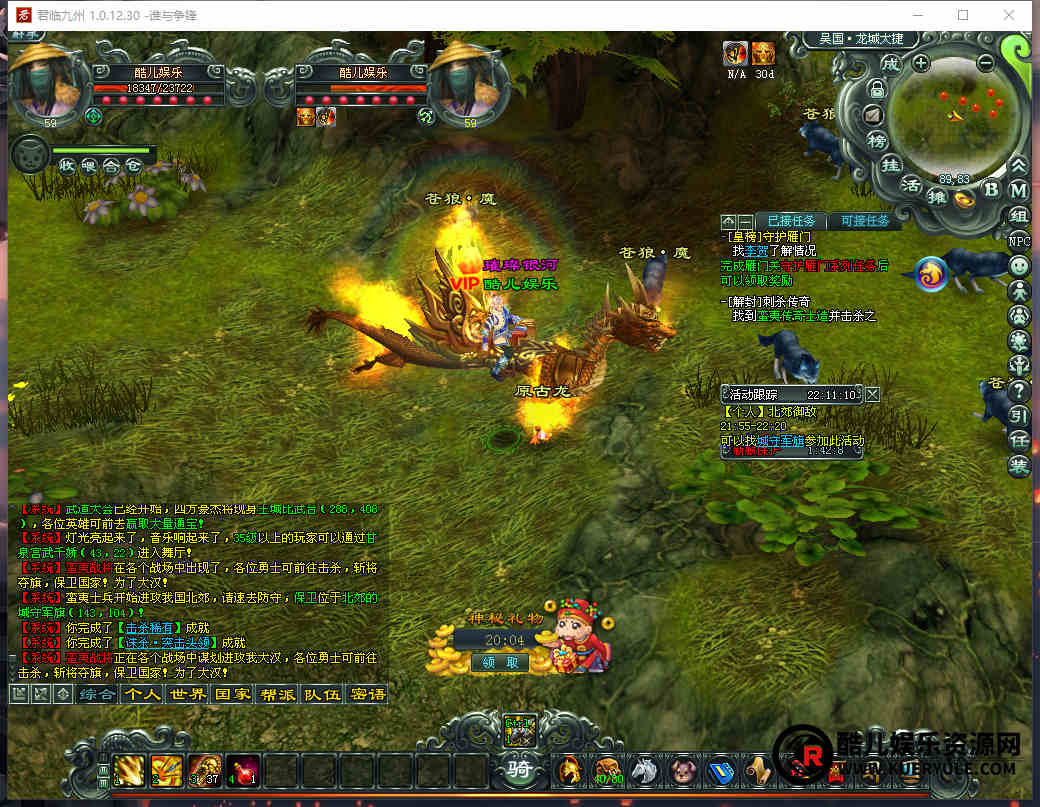Zoom in the minimap with plus button
The image size is (1040, 807).
click(x=920, y=62)
